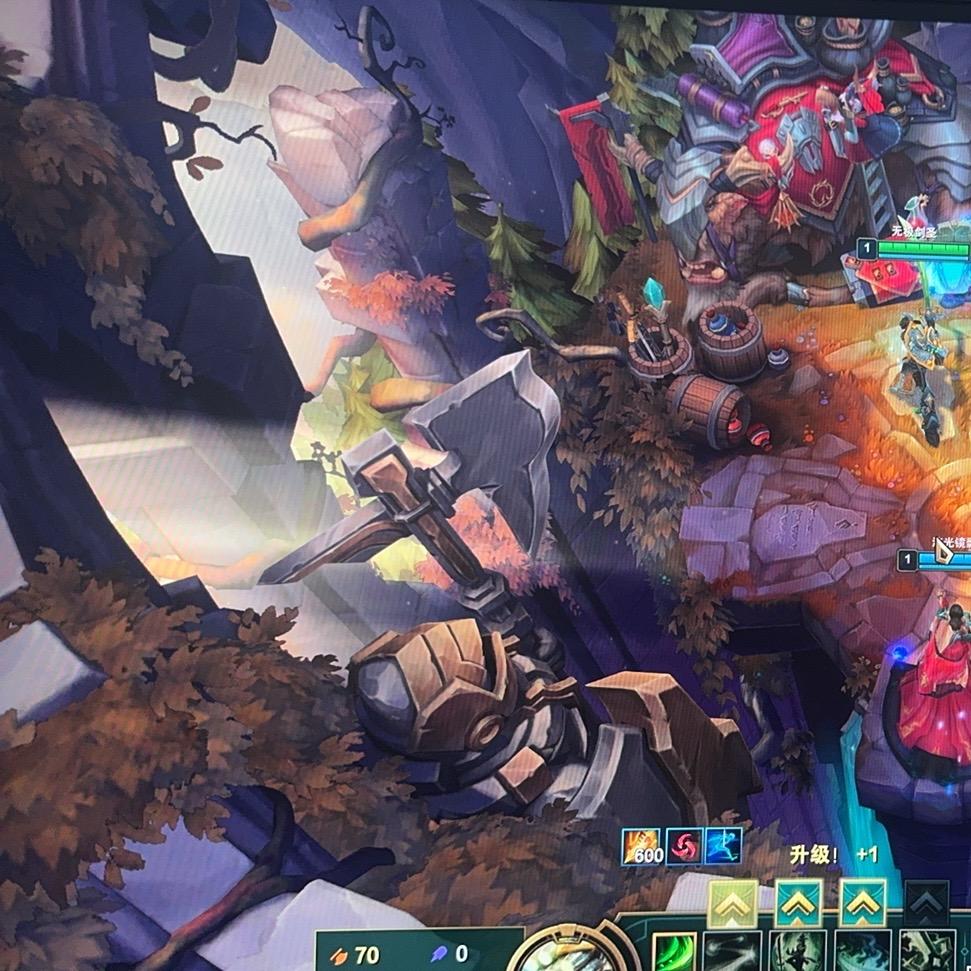Level up Wuju Style with its arrow button
The height and width of the screenshot is (971, 971).
862,904
